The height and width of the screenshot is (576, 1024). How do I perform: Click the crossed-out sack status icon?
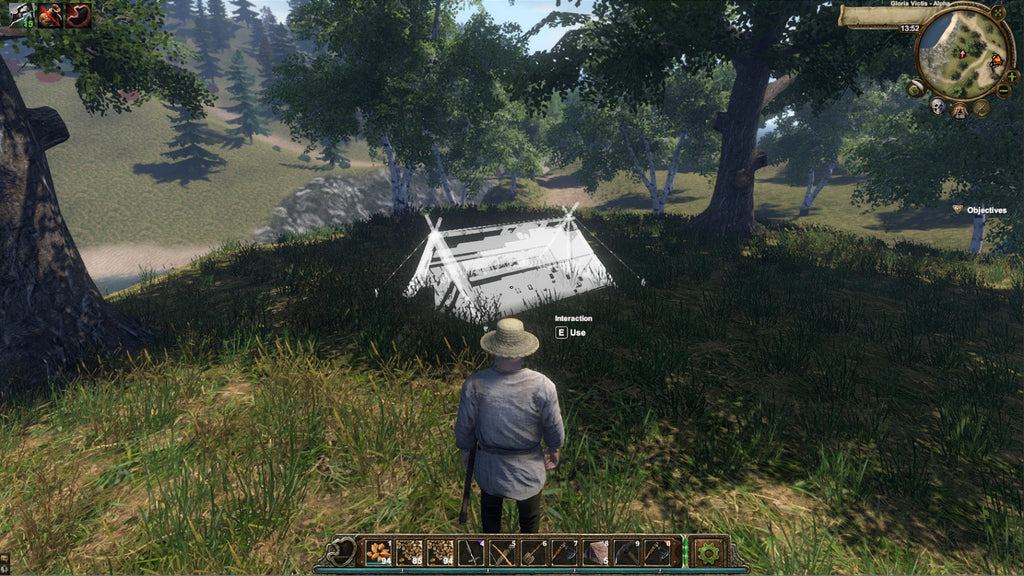point(50,15)
